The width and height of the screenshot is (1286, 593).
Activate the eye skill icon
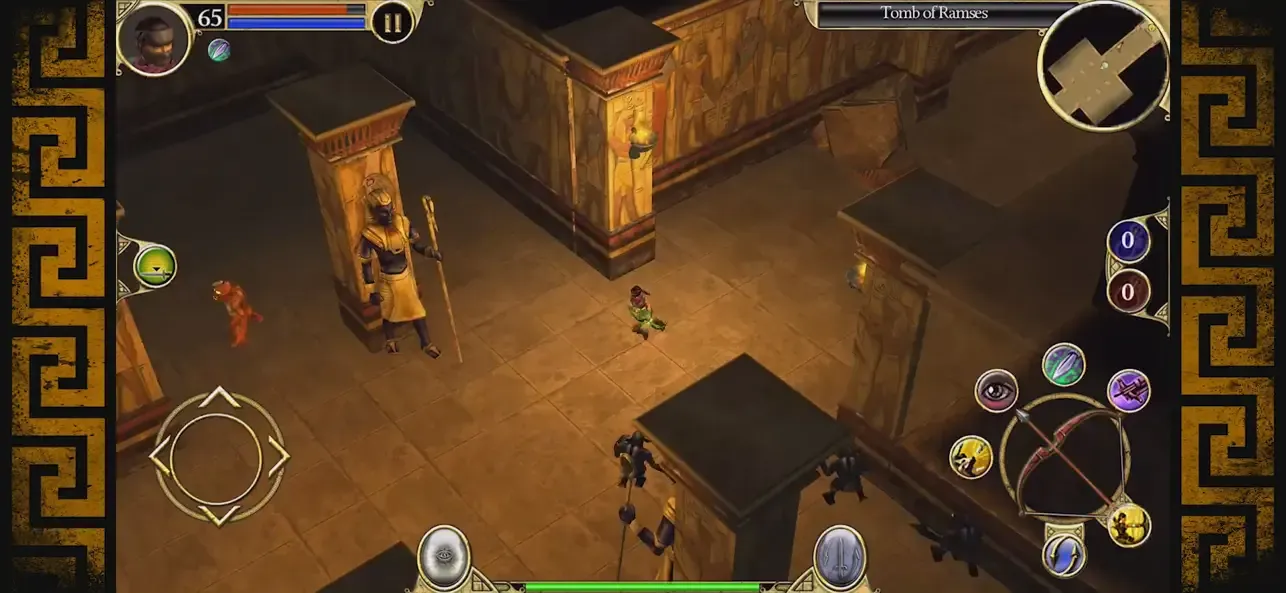pyautogui.click(x=996, y=391)
